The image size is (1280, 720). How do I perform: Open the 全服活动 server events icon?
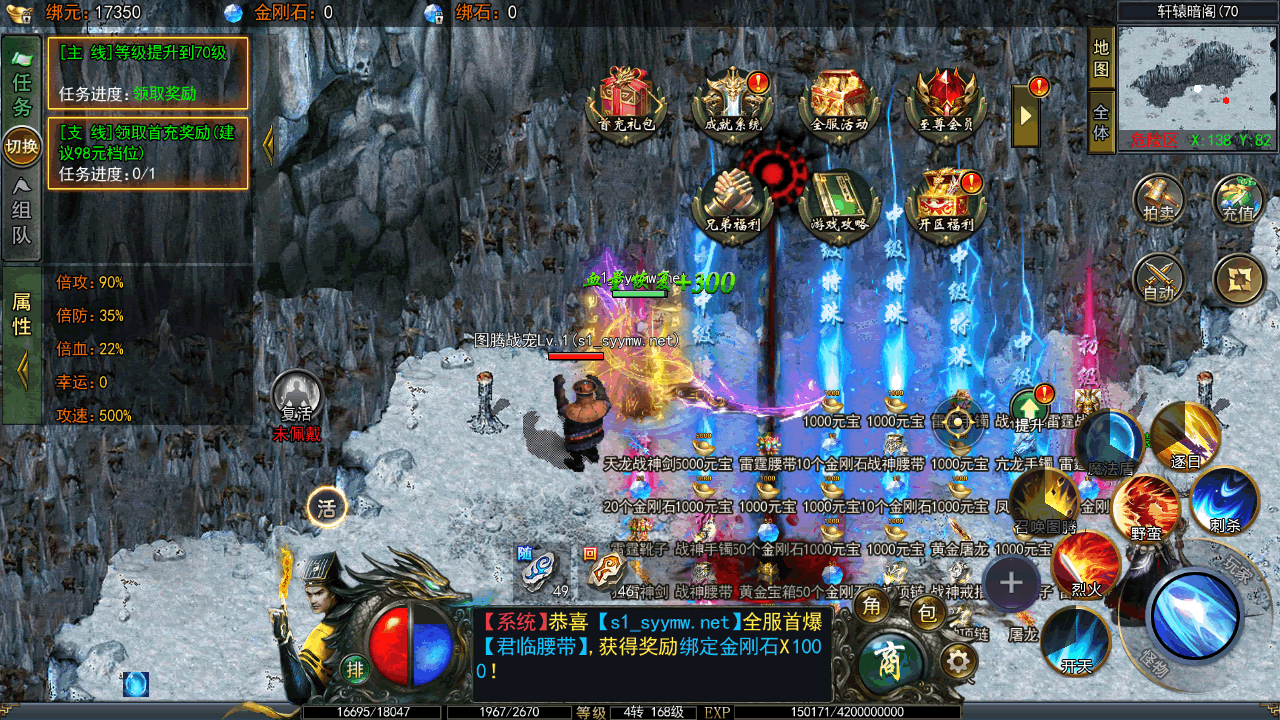[x=840, y=101]
